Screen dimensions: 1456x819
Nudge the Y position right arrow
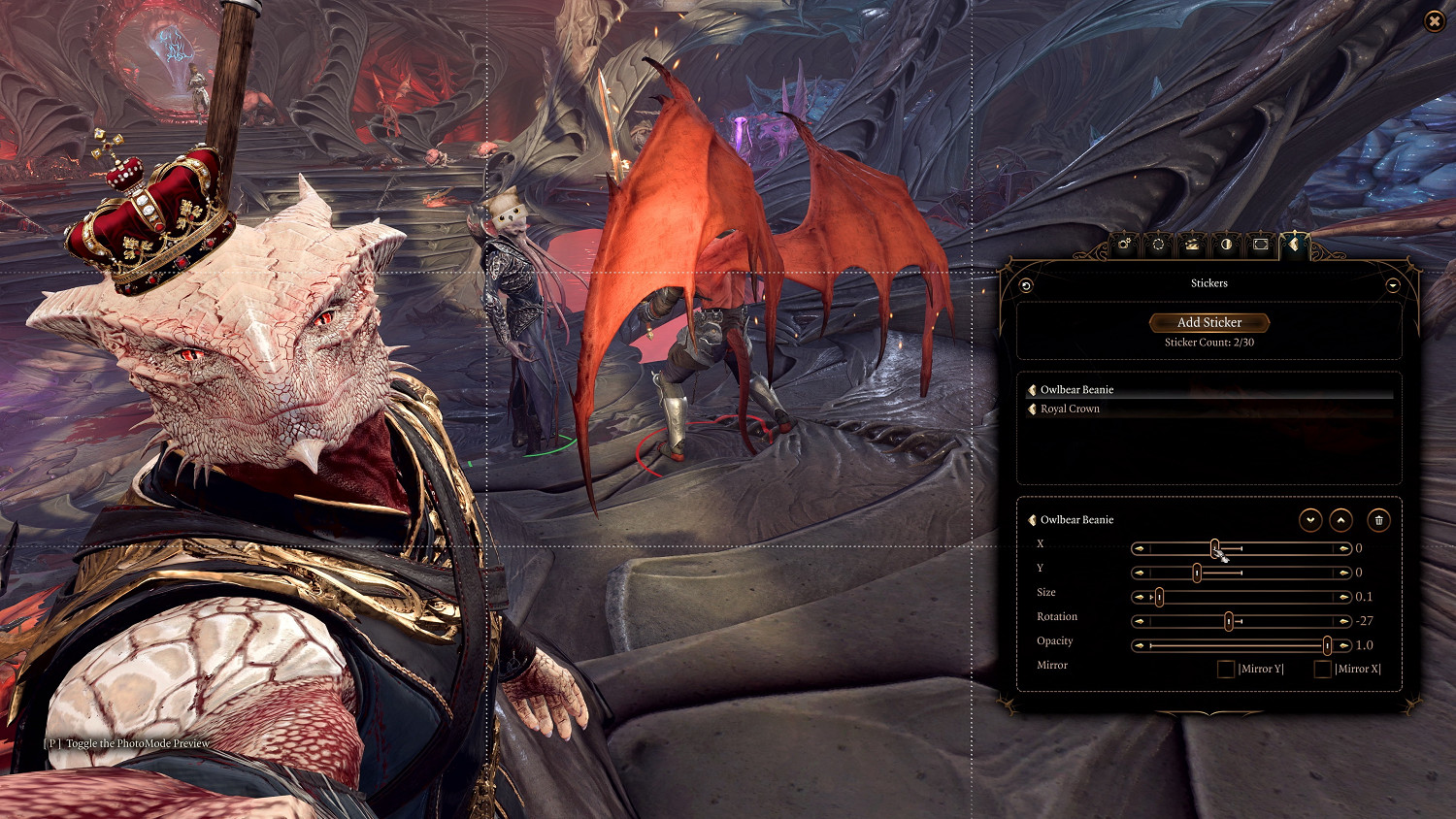[1344, 573]
